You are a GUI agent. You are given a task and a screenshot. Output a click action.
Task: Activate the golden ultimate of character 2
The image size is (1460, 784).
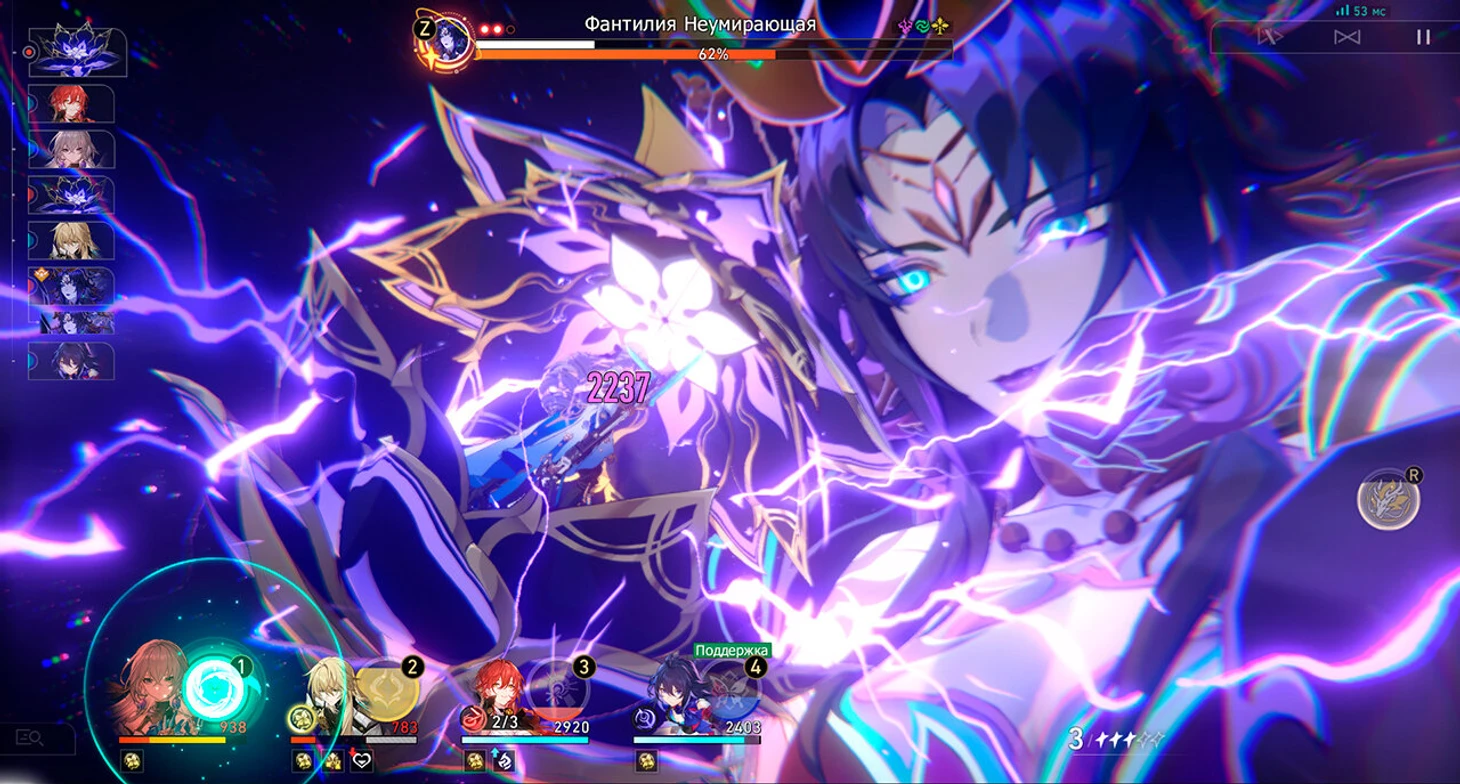pos(387,689)
